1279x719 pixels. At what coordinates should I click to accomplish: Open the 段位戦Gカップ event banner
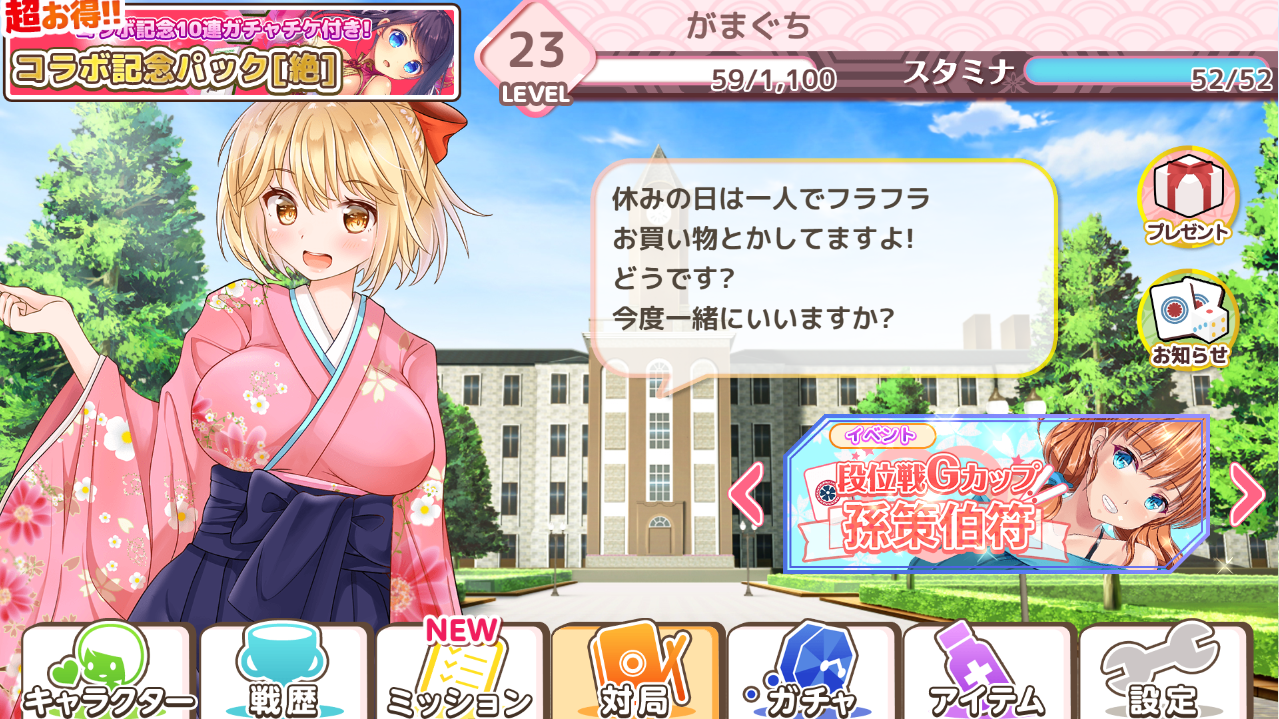click(x=995, y=495)
